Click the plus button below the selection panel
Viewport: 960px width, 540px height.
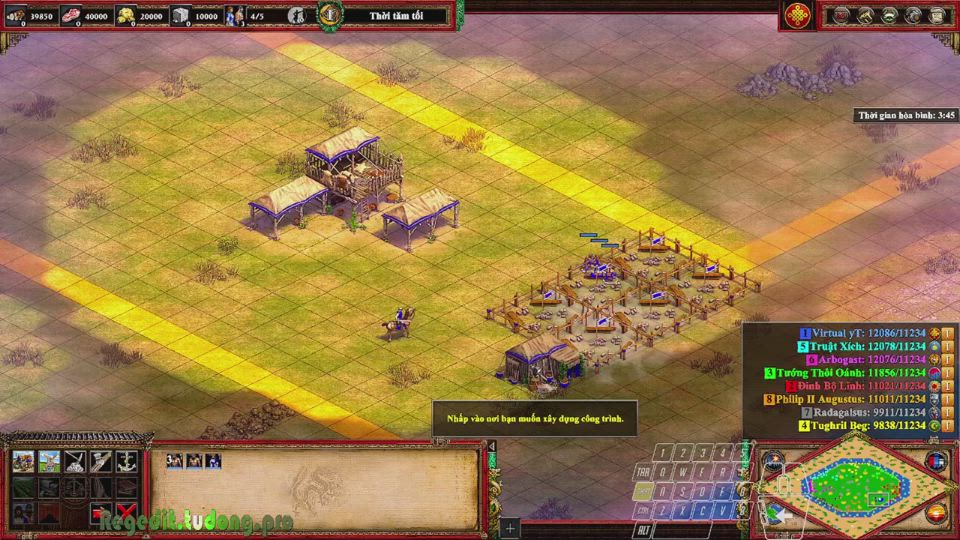pos(510,527)
